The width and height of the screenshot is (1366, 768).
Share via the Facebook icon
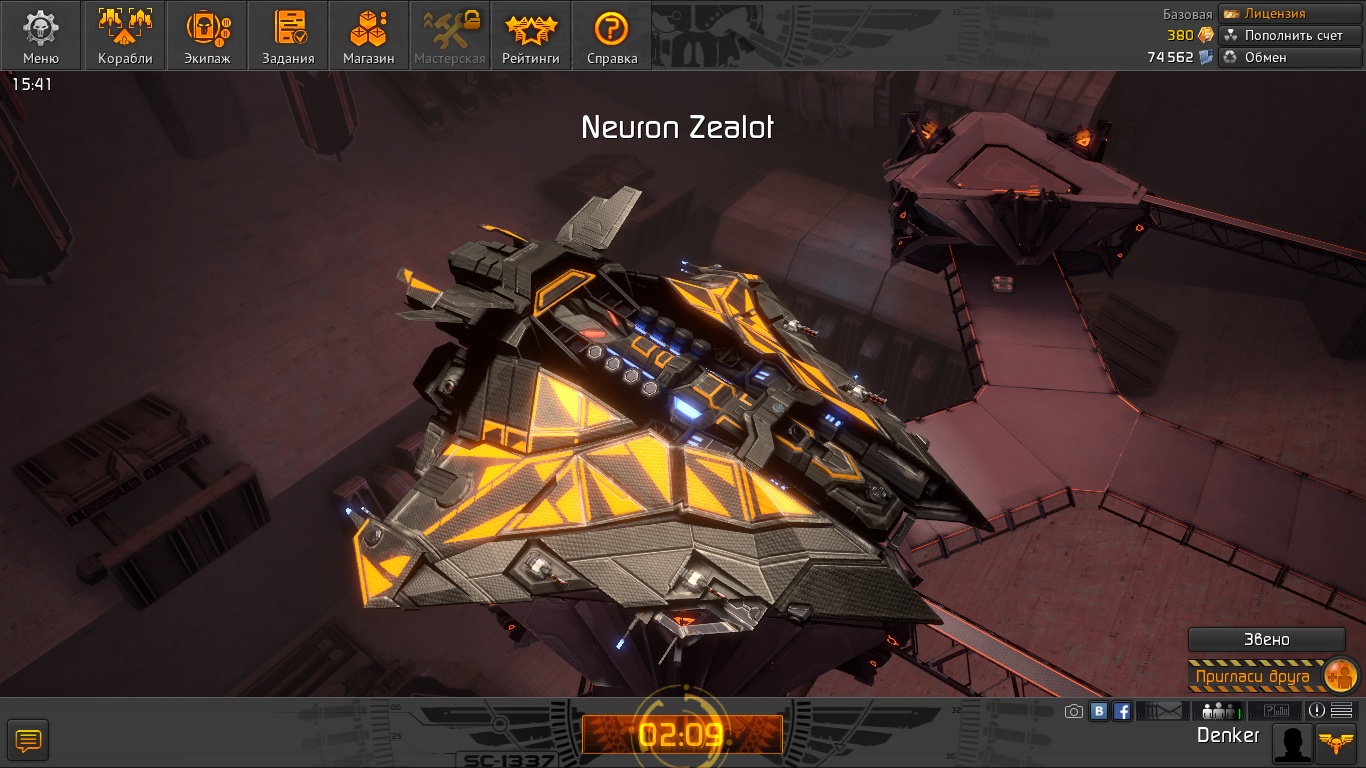[x=1122, y=712]
